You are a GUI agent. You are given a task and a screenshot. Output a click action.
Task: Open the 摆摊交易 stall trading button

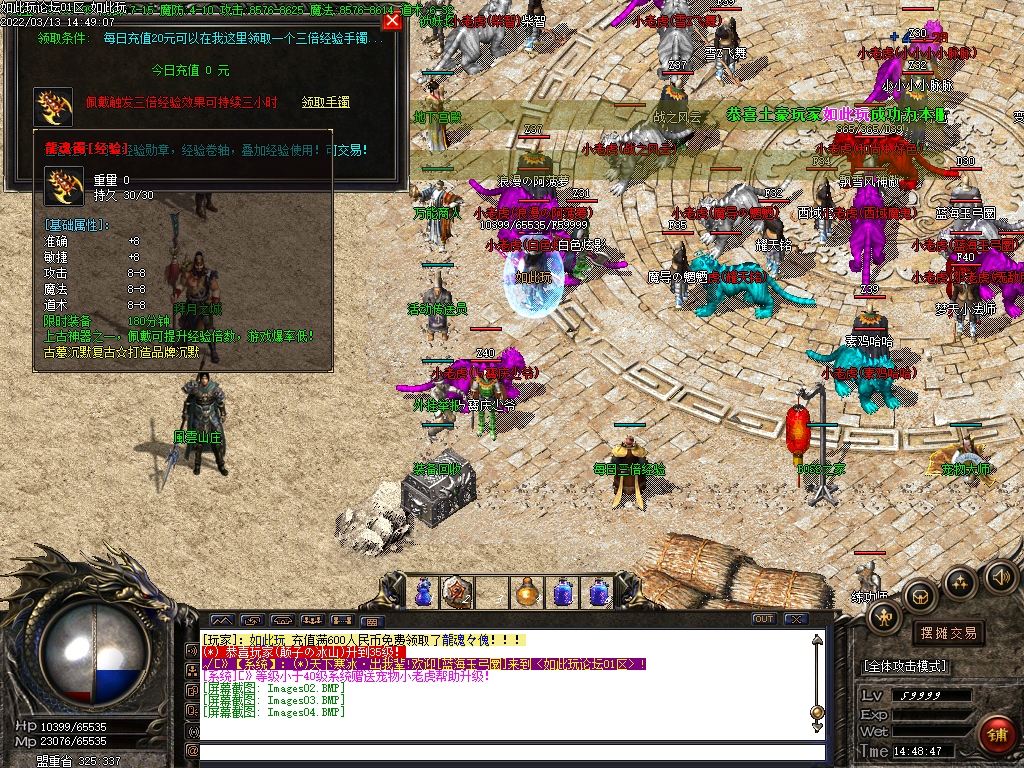[x=947, y=633]
